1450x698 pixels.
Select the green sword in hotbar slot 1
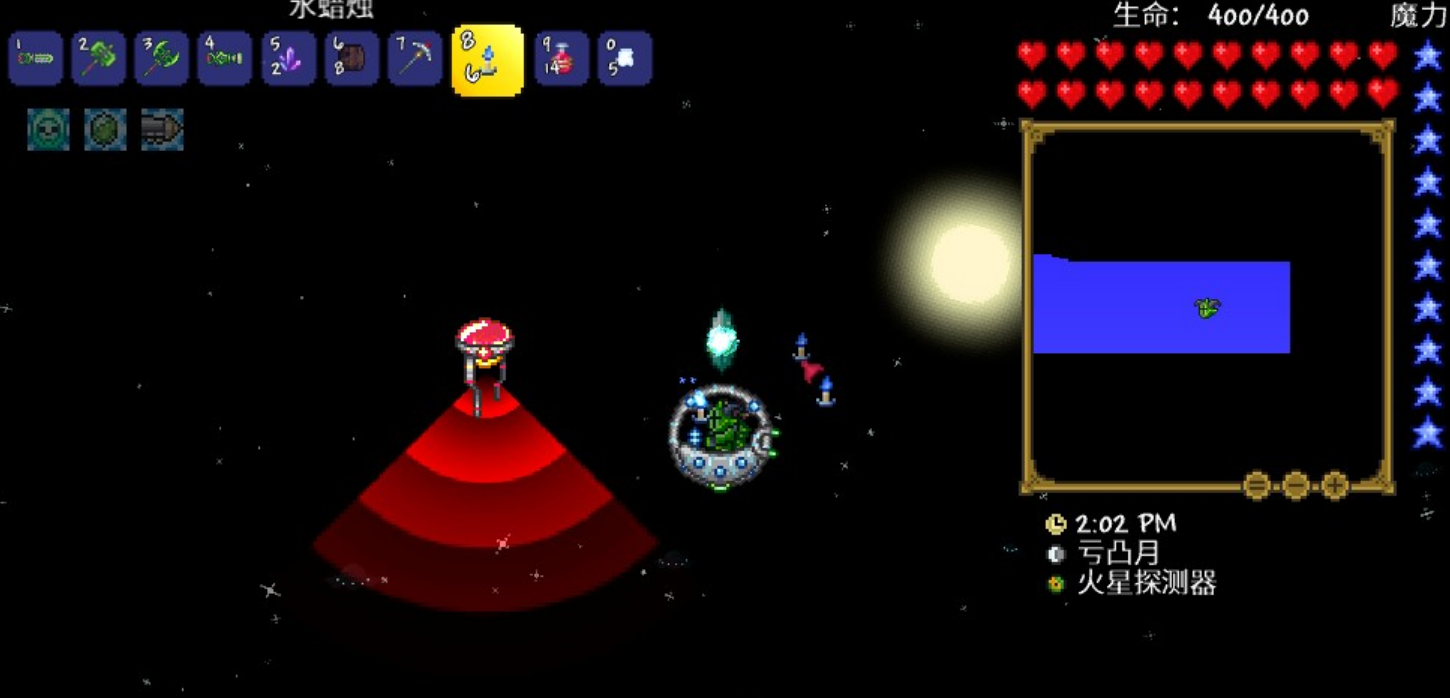[x=36, y=59]
